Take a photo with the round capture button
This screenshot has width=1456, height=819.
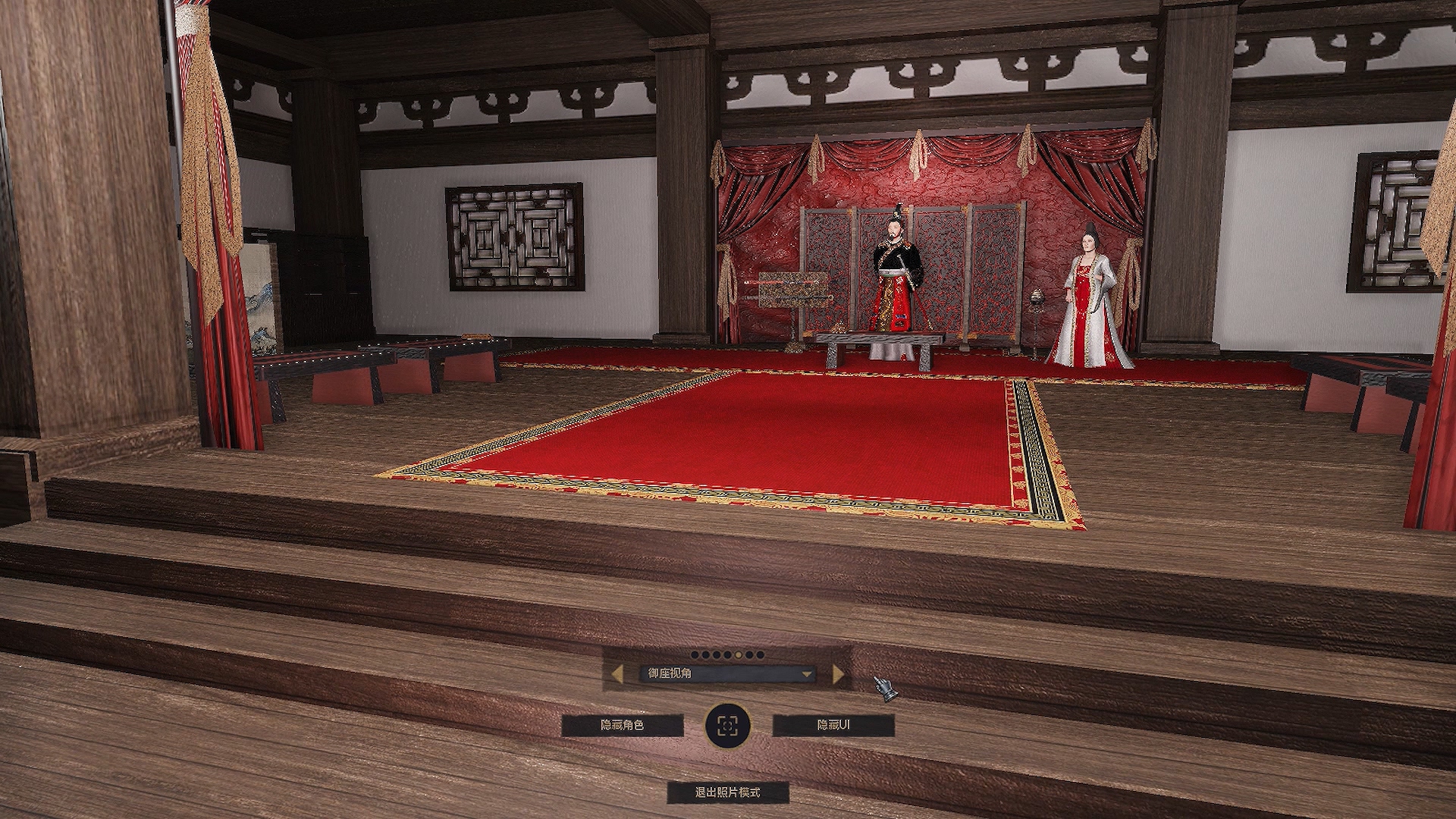tap(727, 726)
